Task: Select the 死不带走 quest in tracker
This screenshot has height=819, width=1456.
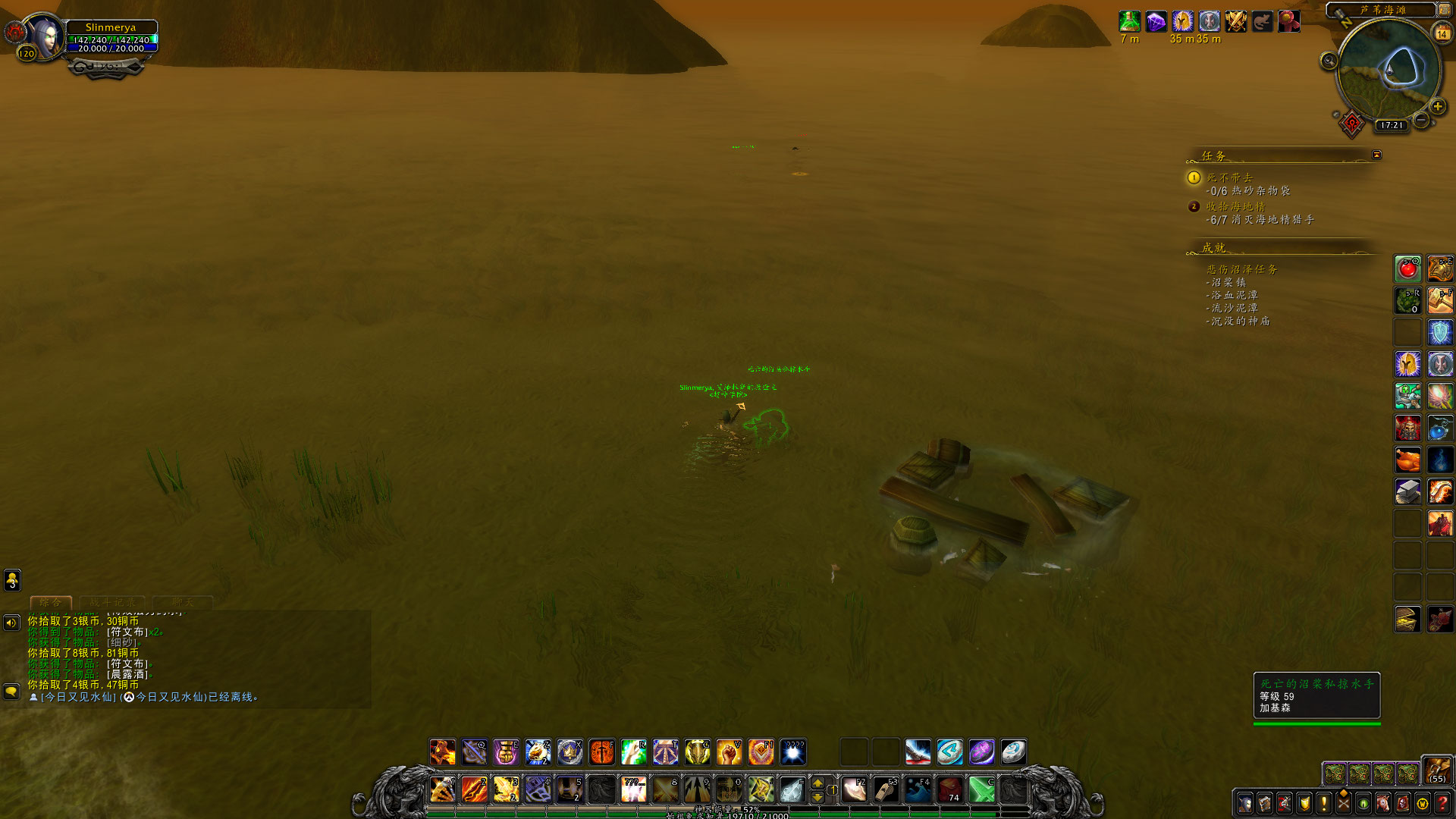Action: [x=1229, y=178]
